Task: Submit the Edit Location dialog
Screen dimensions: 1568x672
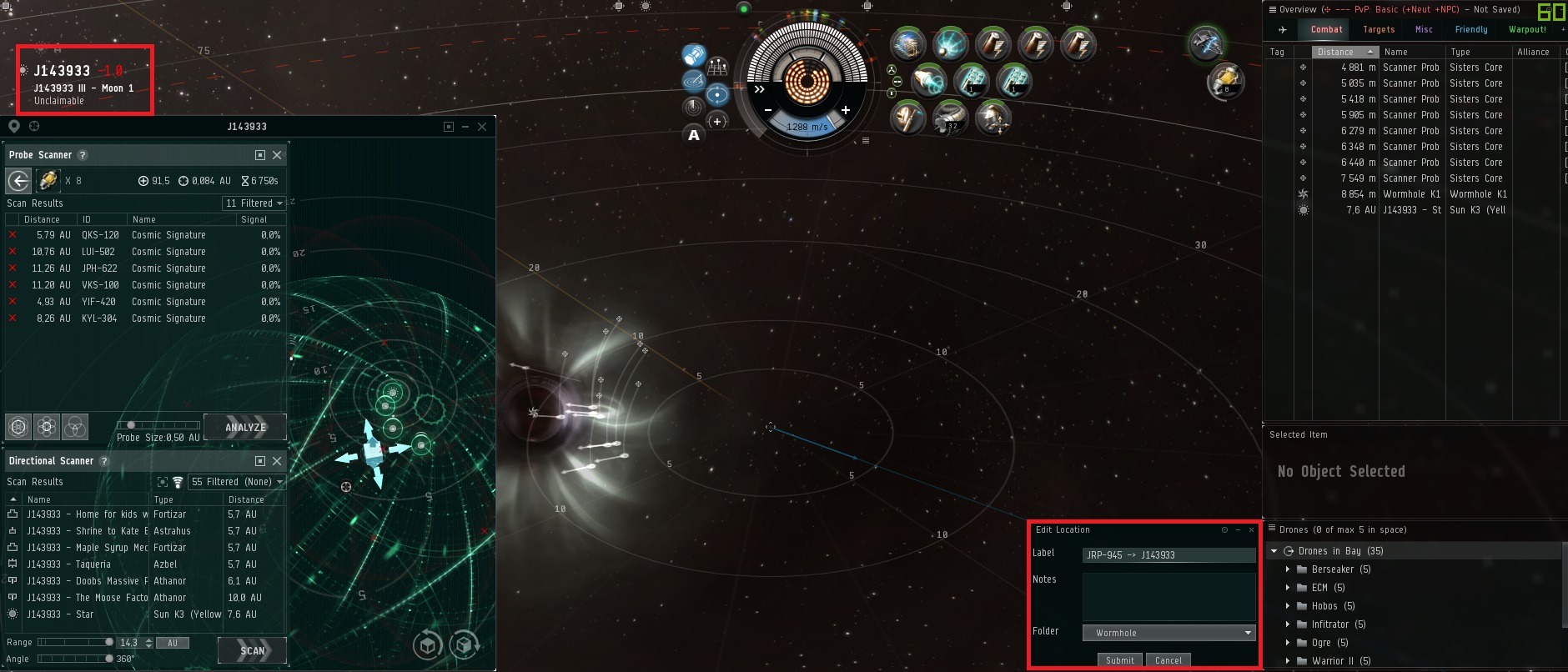Action: click(x=1119, y=659)
